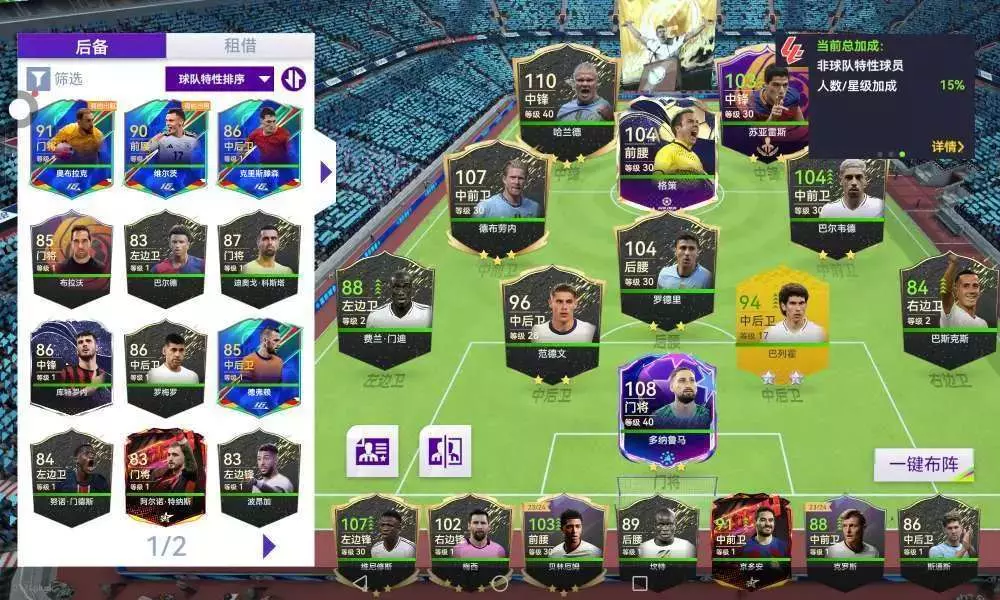Tap the 一键布阵 auto lineup button

point(923,465)
